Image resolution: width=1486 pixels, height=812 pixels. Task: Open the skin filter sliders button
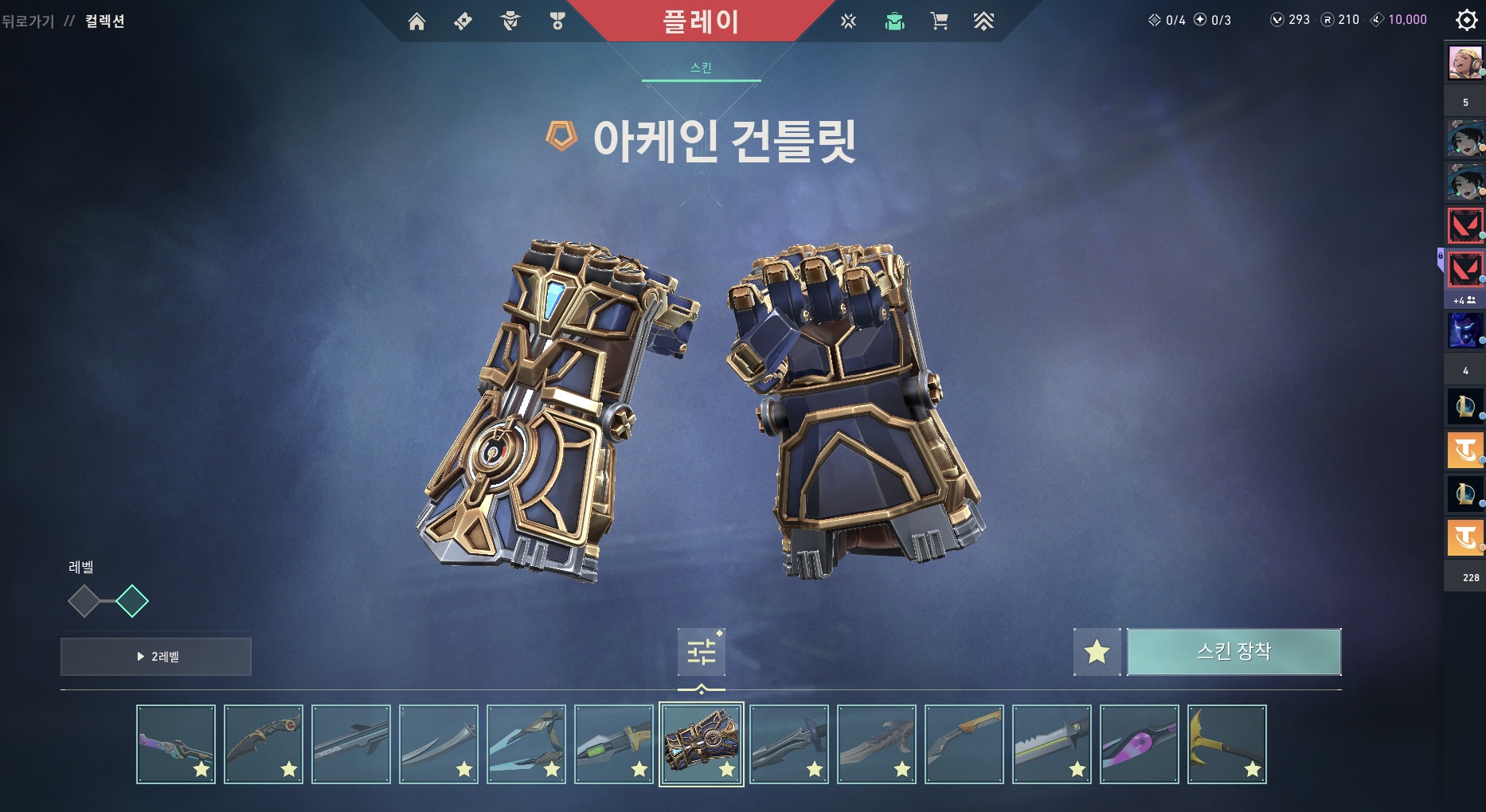[701, 652]
